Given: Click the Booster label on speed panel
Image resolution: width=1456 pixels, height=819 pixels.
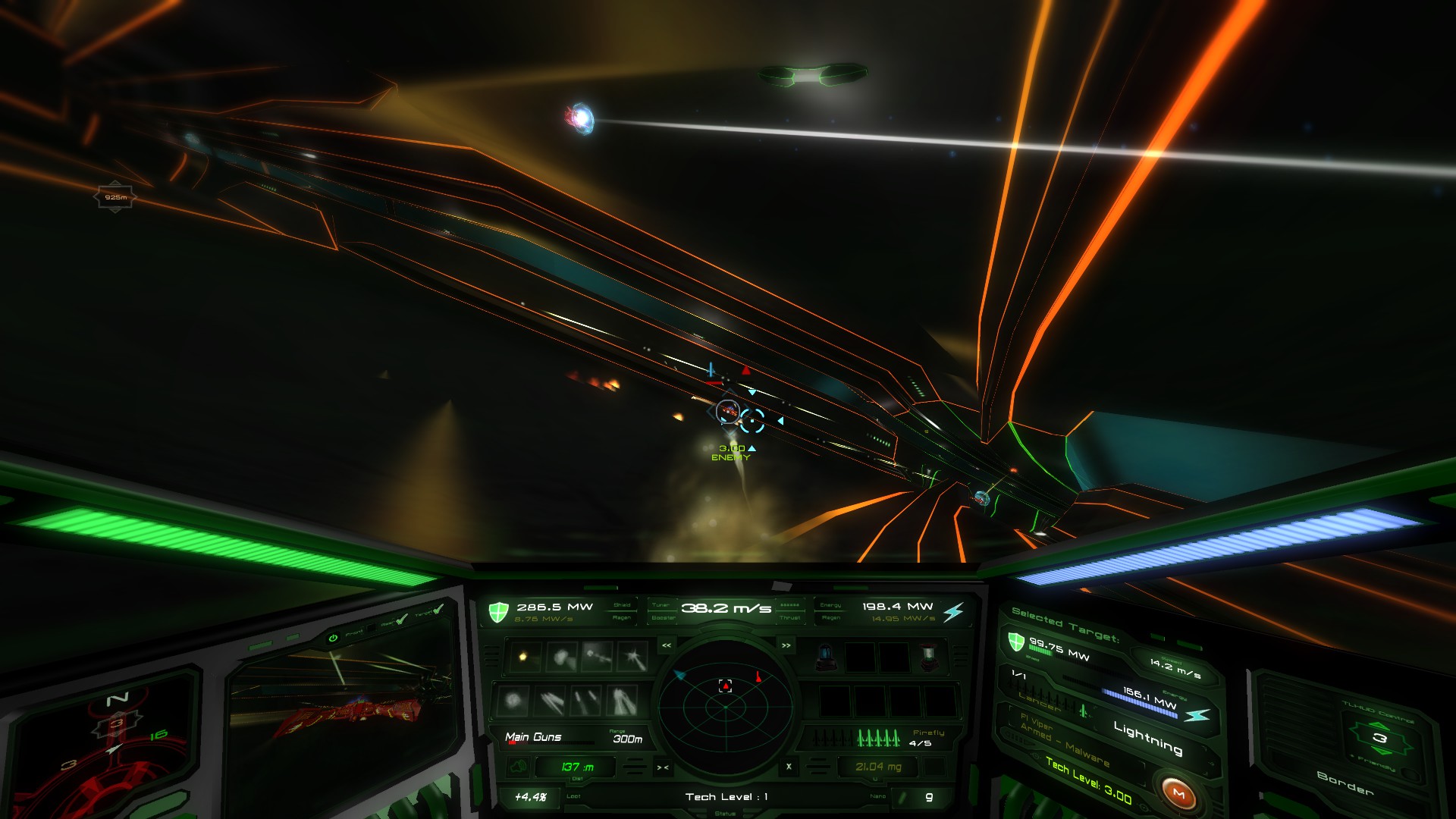Looking at the screenshot, I should tap(663, 618).
